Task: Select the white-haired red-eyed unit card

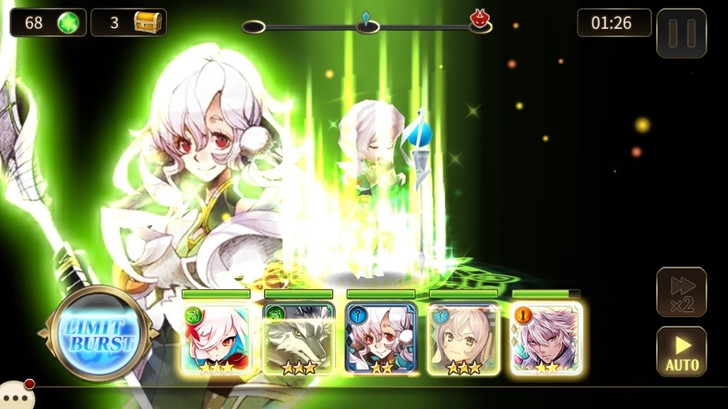Action: (216, 338)
